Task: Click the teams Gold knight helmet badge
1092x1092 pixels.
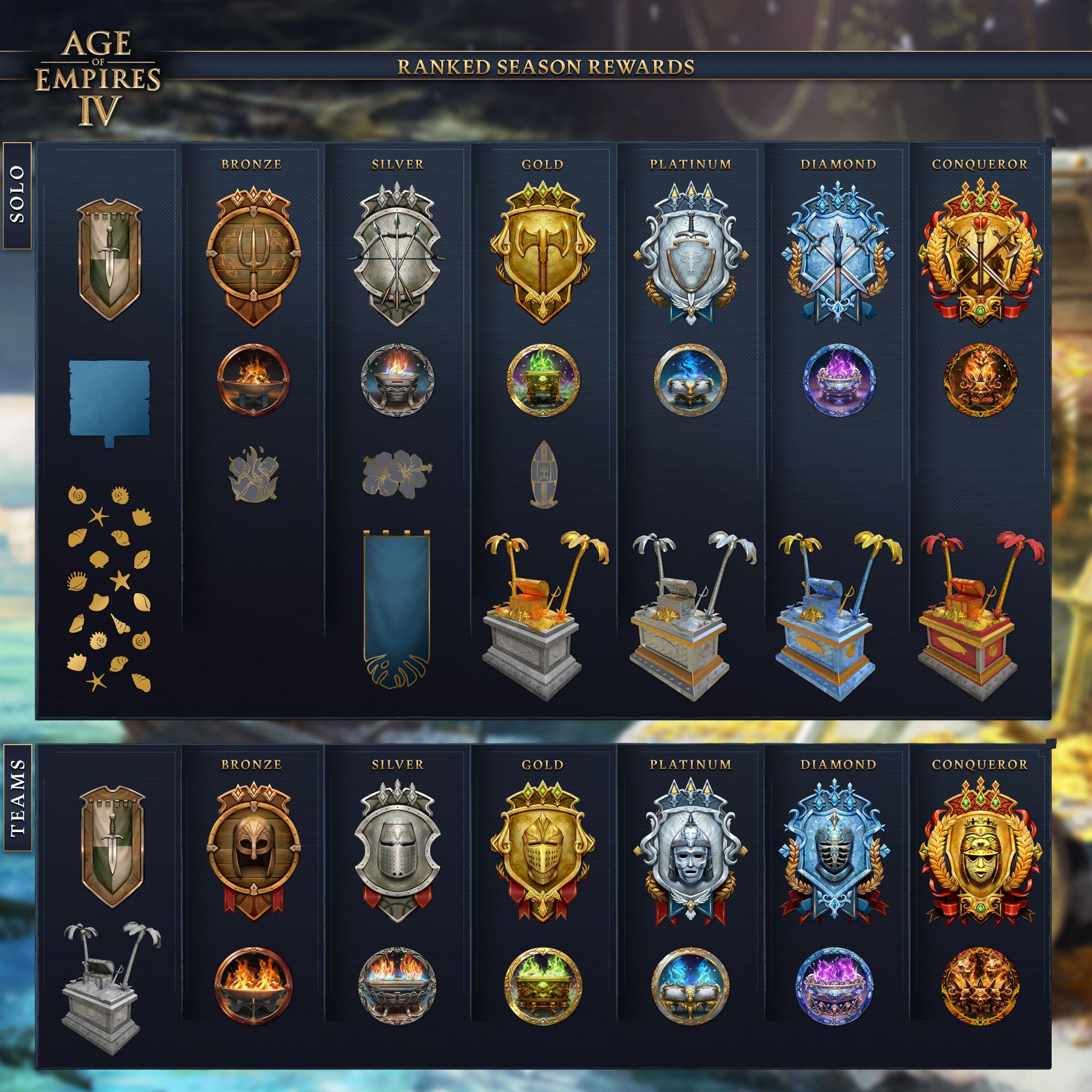Action: pos(543,850)
